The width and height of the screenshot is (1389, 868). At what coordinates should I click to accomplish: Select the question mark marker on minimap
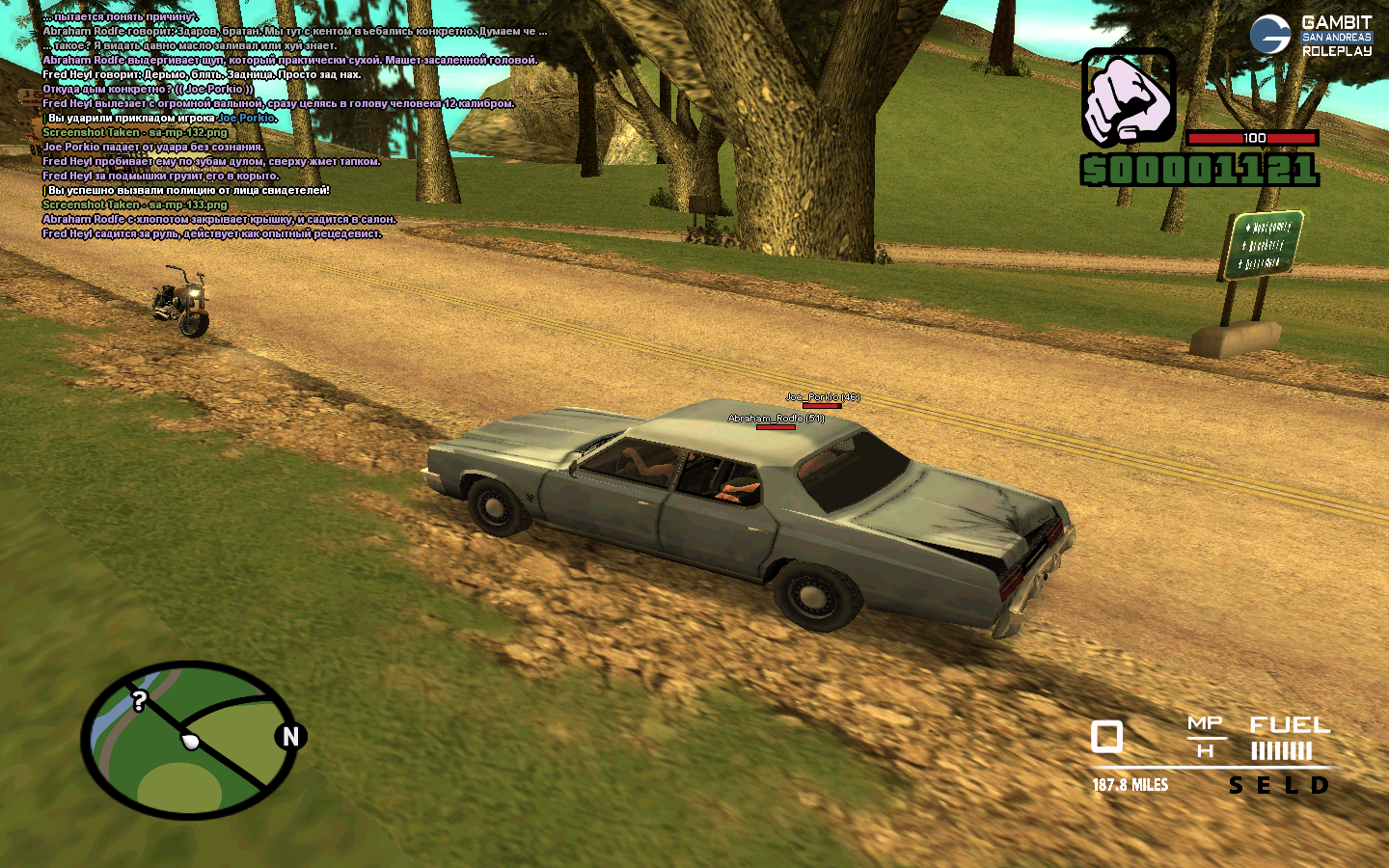point(140,701)
